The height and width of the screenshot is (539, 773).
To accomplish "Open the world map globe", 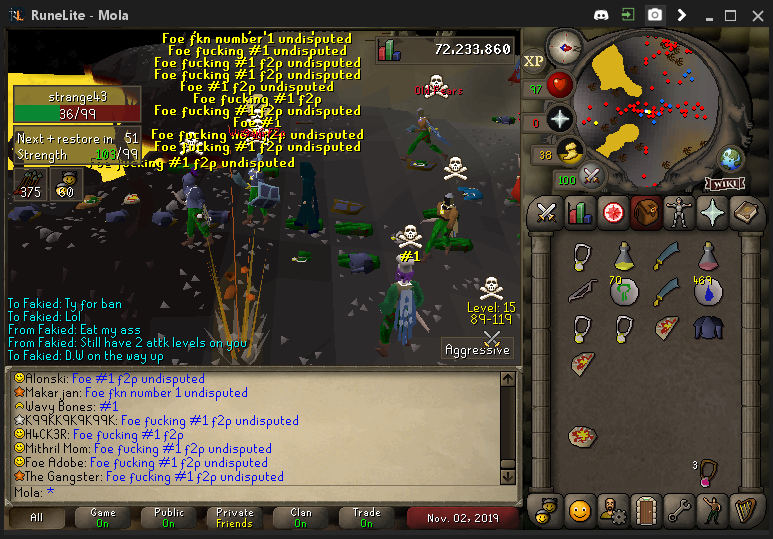I will pyautogui.click(x=731, y=159).
